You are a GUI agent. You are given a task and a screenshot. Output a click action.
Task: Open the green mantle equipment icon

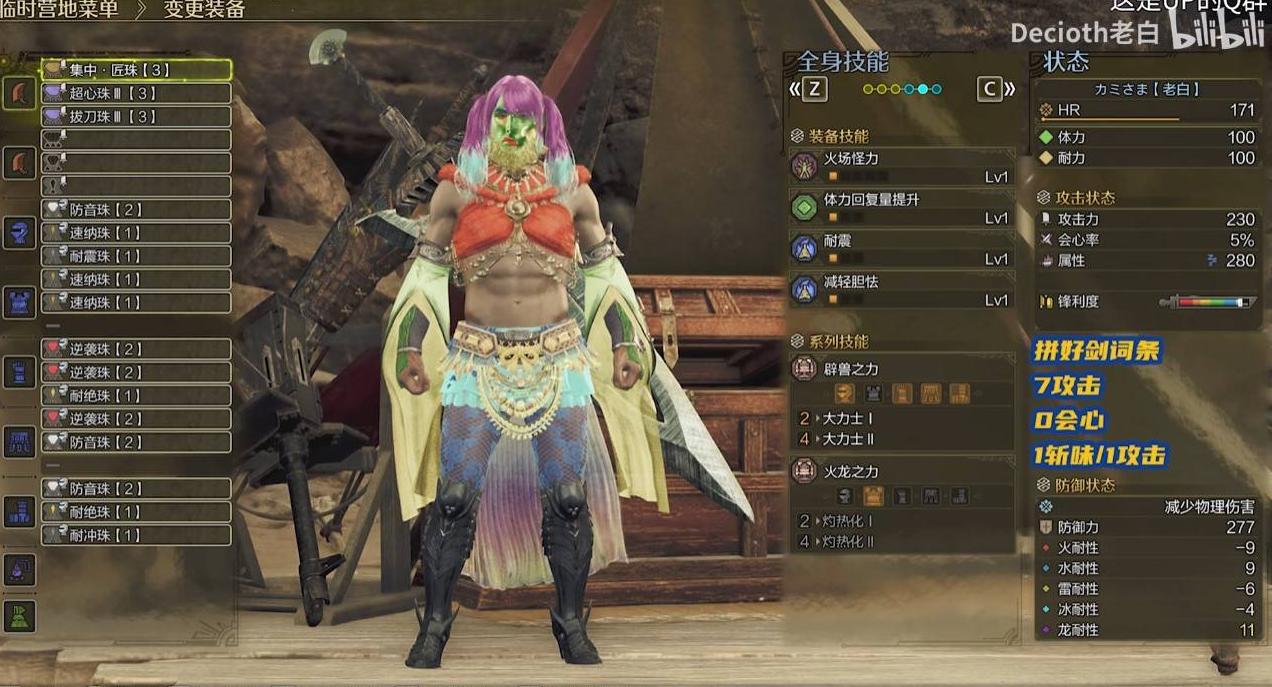click(19, 616)
